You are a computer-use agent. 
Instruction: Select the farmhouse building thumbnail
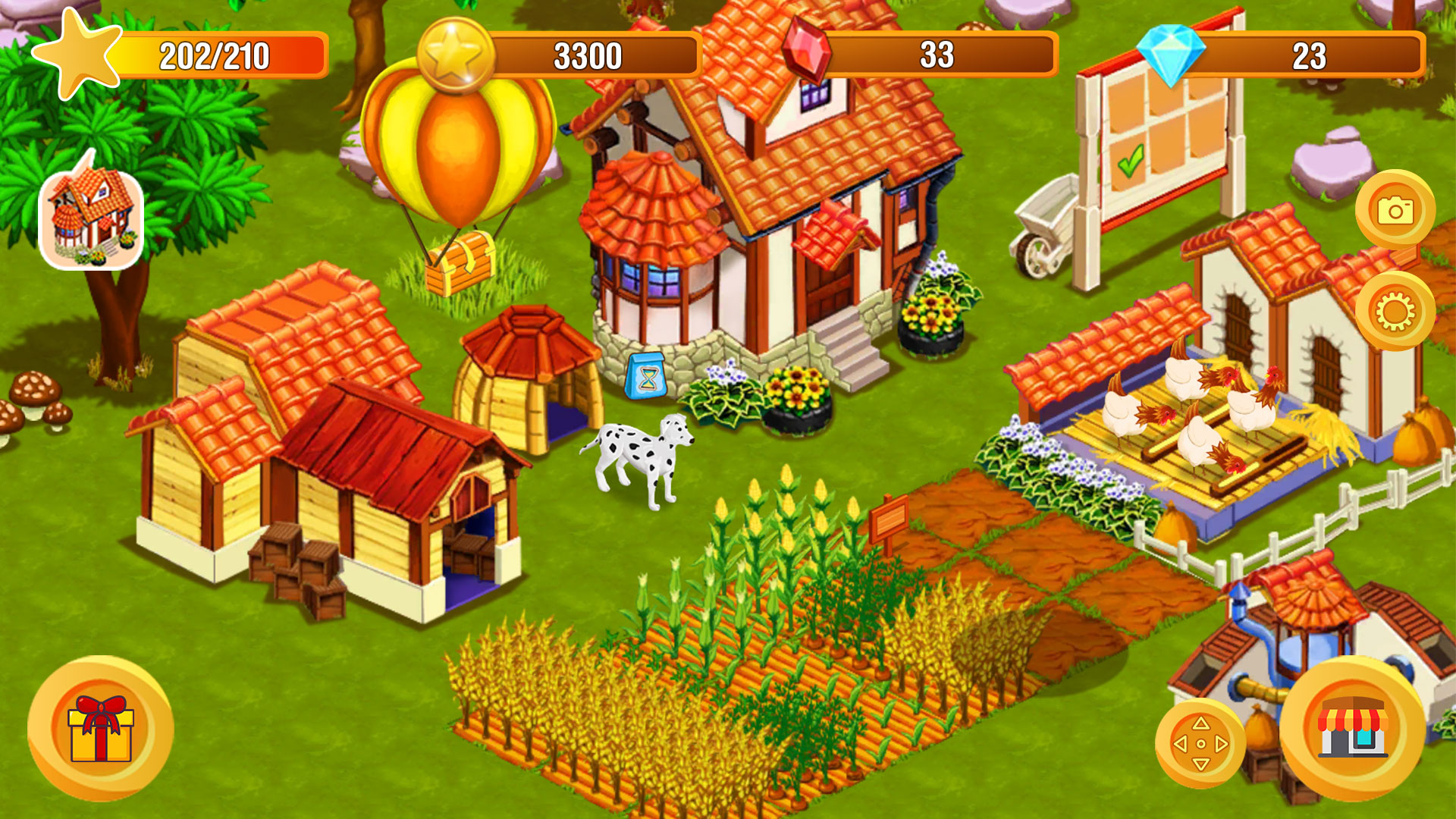(x=91, y=218)
